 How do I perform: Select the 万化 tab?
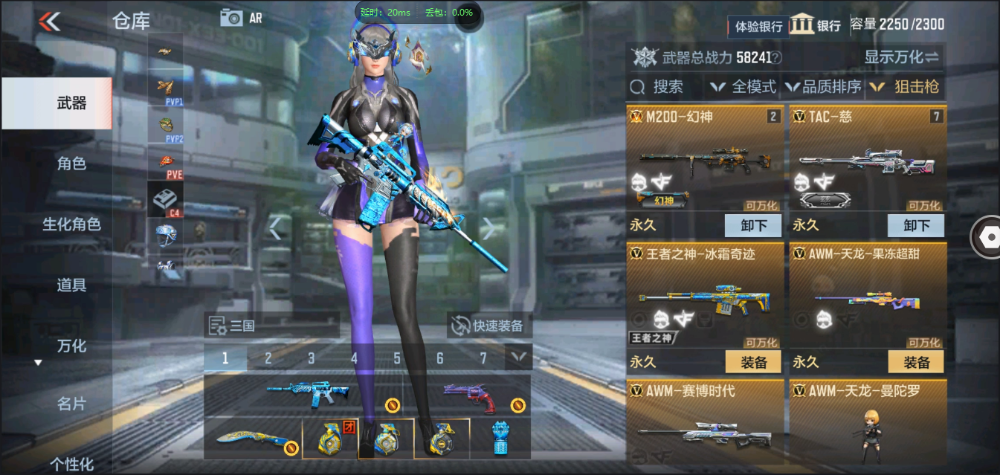[71, 346]
